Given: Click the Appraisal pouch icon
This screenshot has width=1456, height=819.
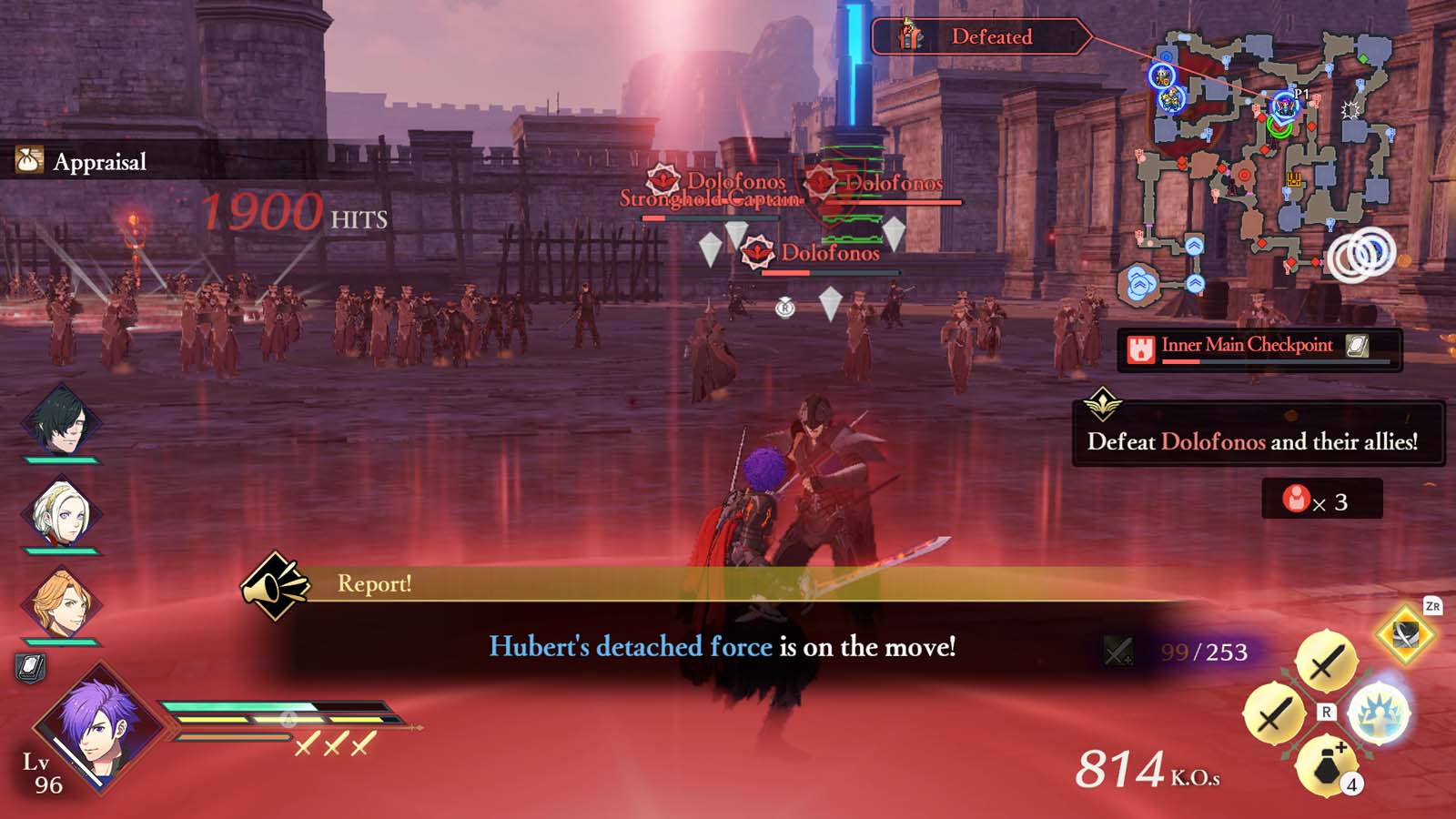Looking at the screenshot, I should 28,162.
